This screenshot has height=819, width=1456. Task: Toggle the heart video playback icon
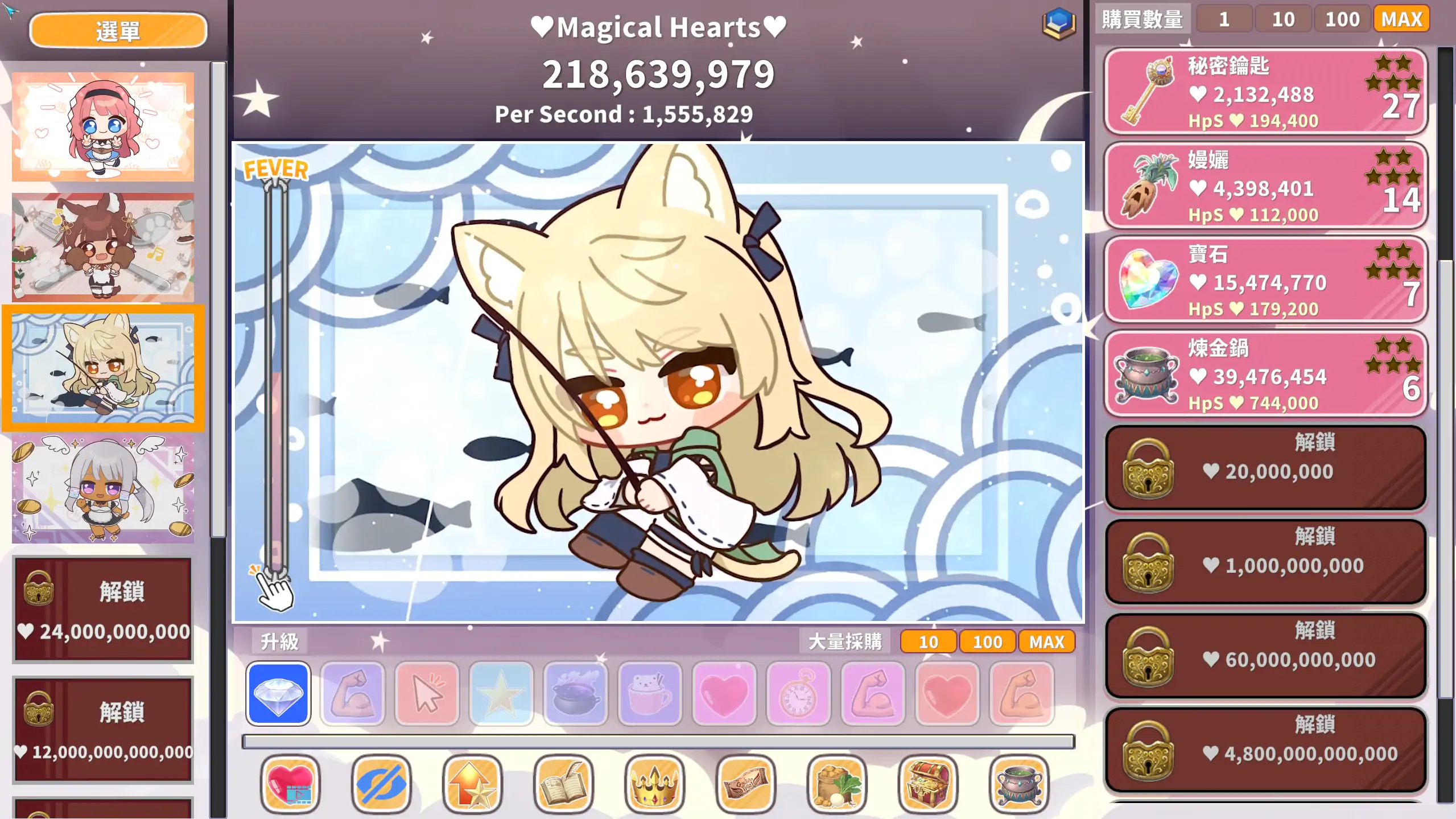(290, 784)
